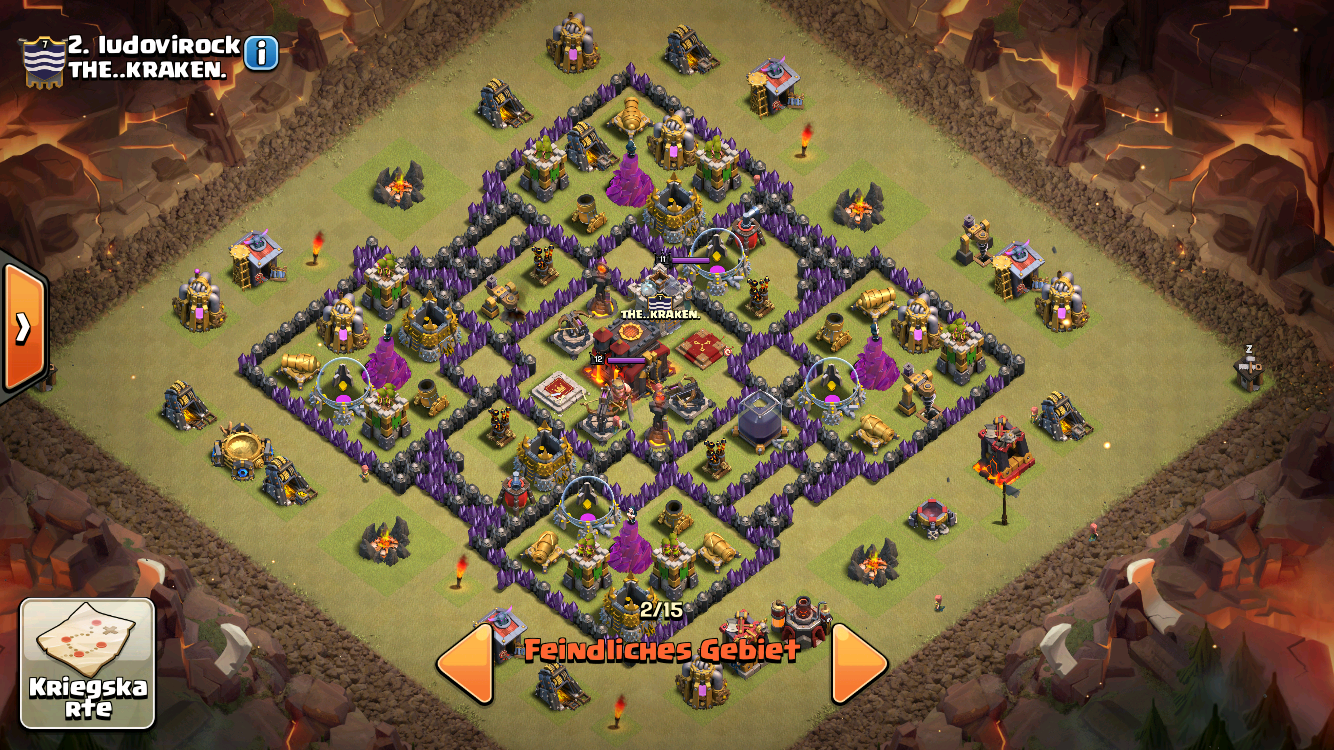This screenshot has width=1334, height=750.
Task: Expand the orange side panel tab
Action: (22, 327)
